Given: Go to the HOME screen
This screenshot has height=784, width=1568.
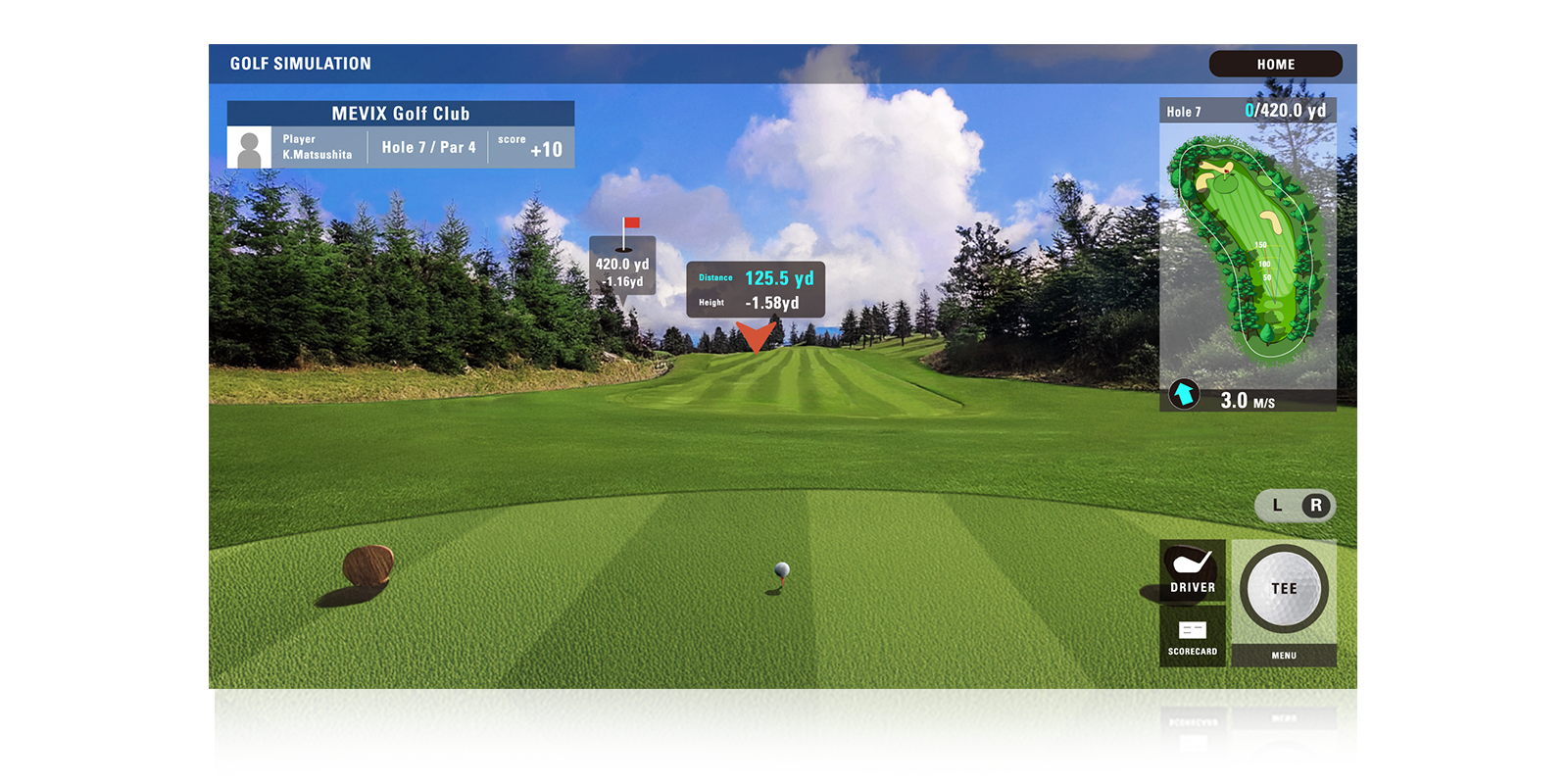Looking at the screenshot, I should tap(1275, 64).
